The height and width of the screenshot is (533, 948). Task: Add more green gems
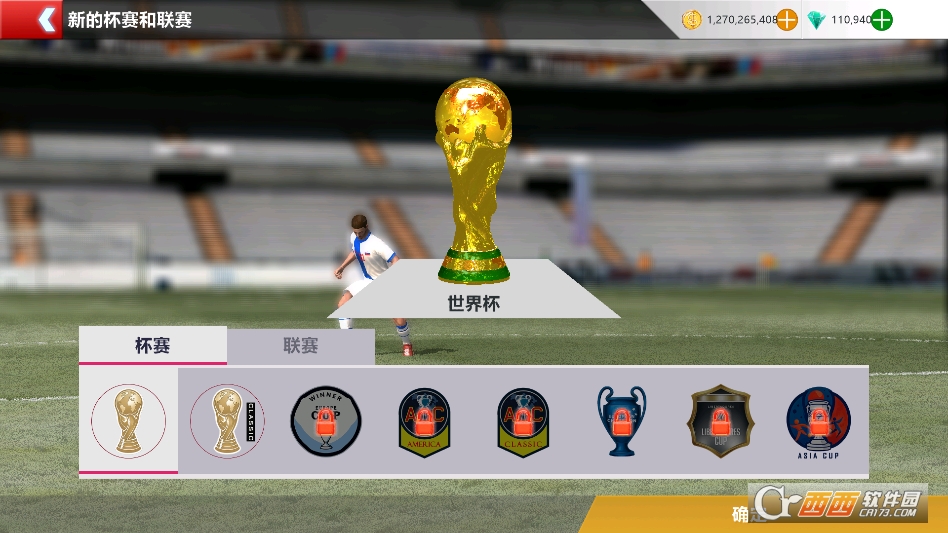(x=881, y=19)
